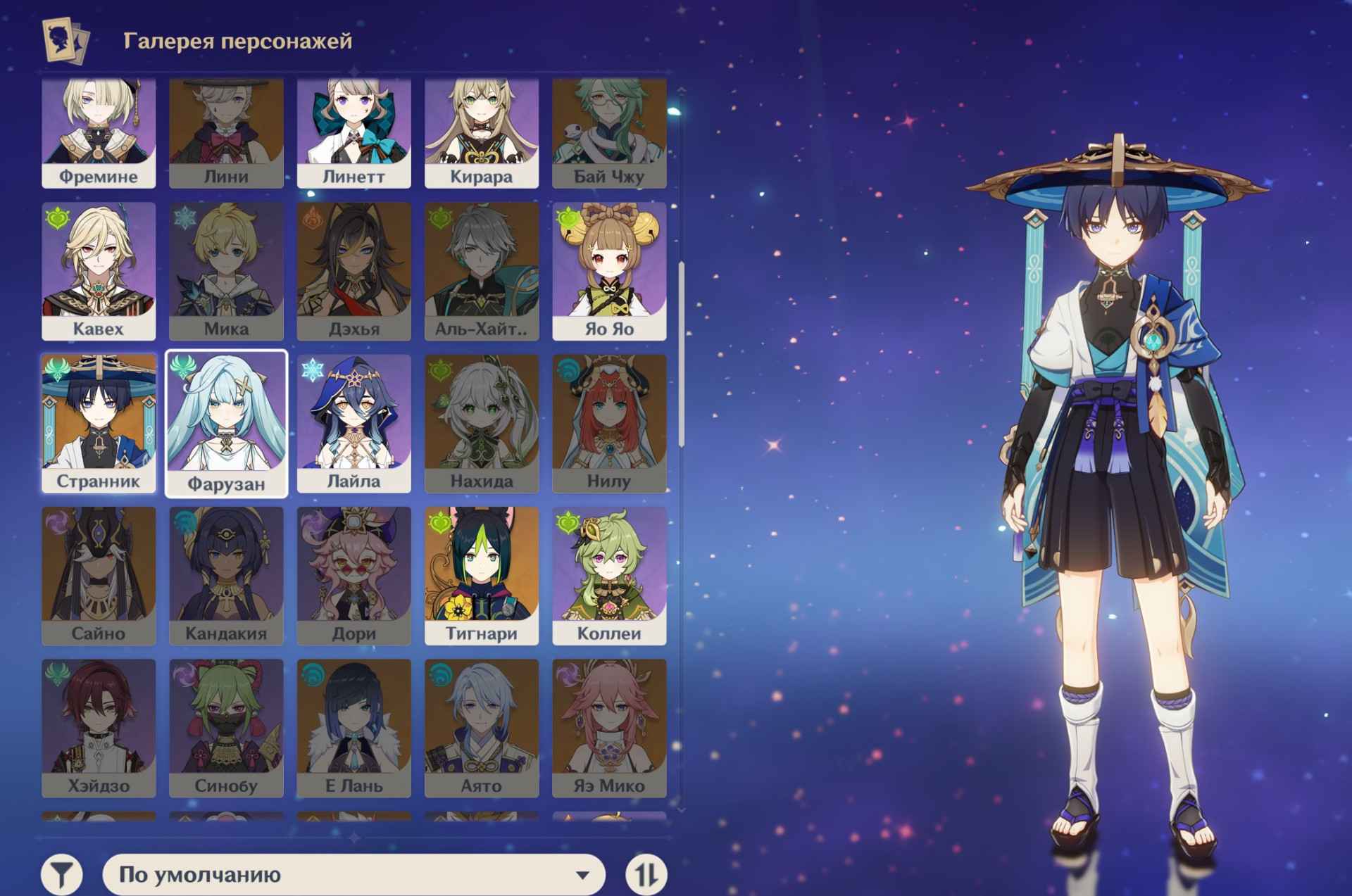
Task: Click the Cryo snowflake badge on Лайла card
Action: (x=311, y=372)
